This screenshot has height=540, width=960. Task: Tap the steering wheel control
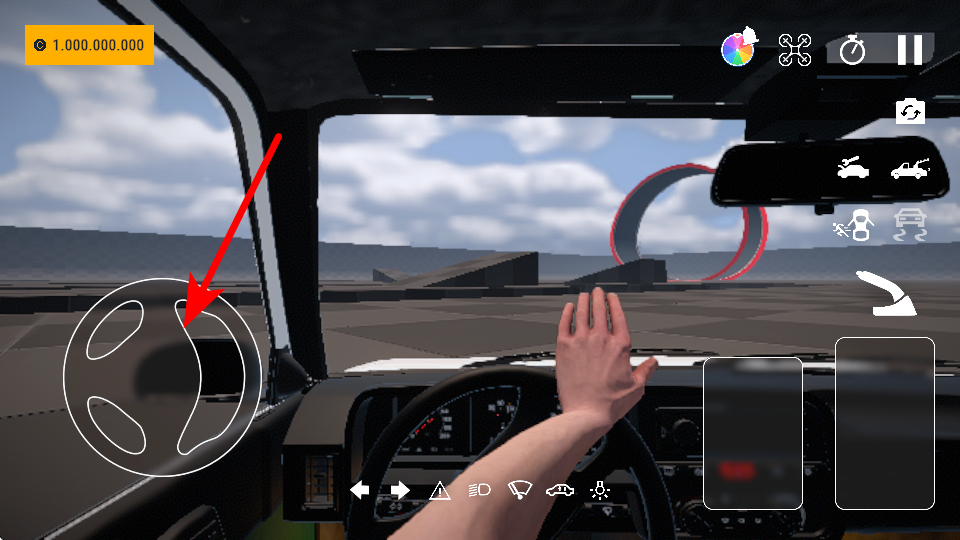tap(162, 376)
